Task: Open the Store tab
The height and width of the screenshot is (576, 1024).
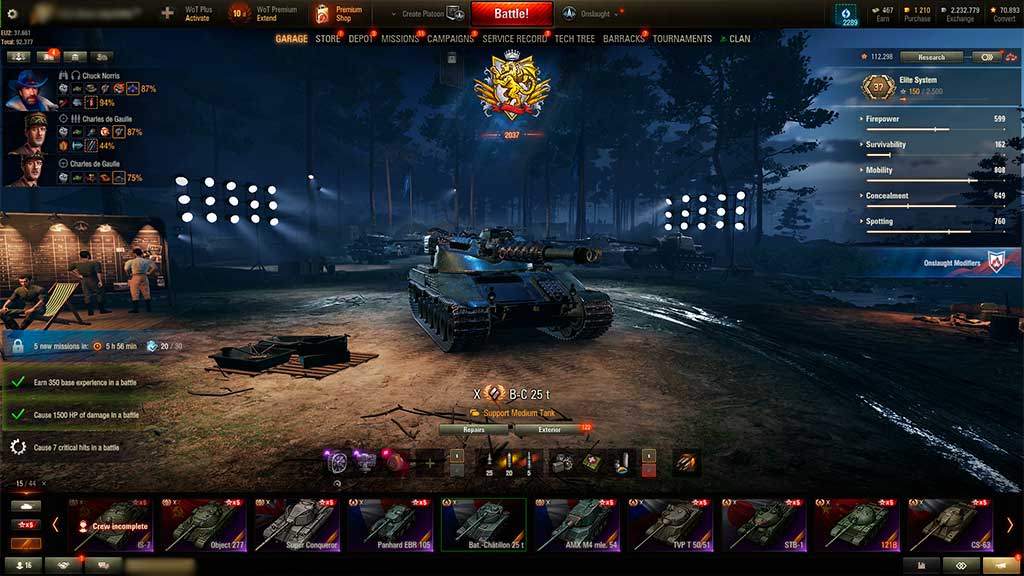Action: click(327, 39)
